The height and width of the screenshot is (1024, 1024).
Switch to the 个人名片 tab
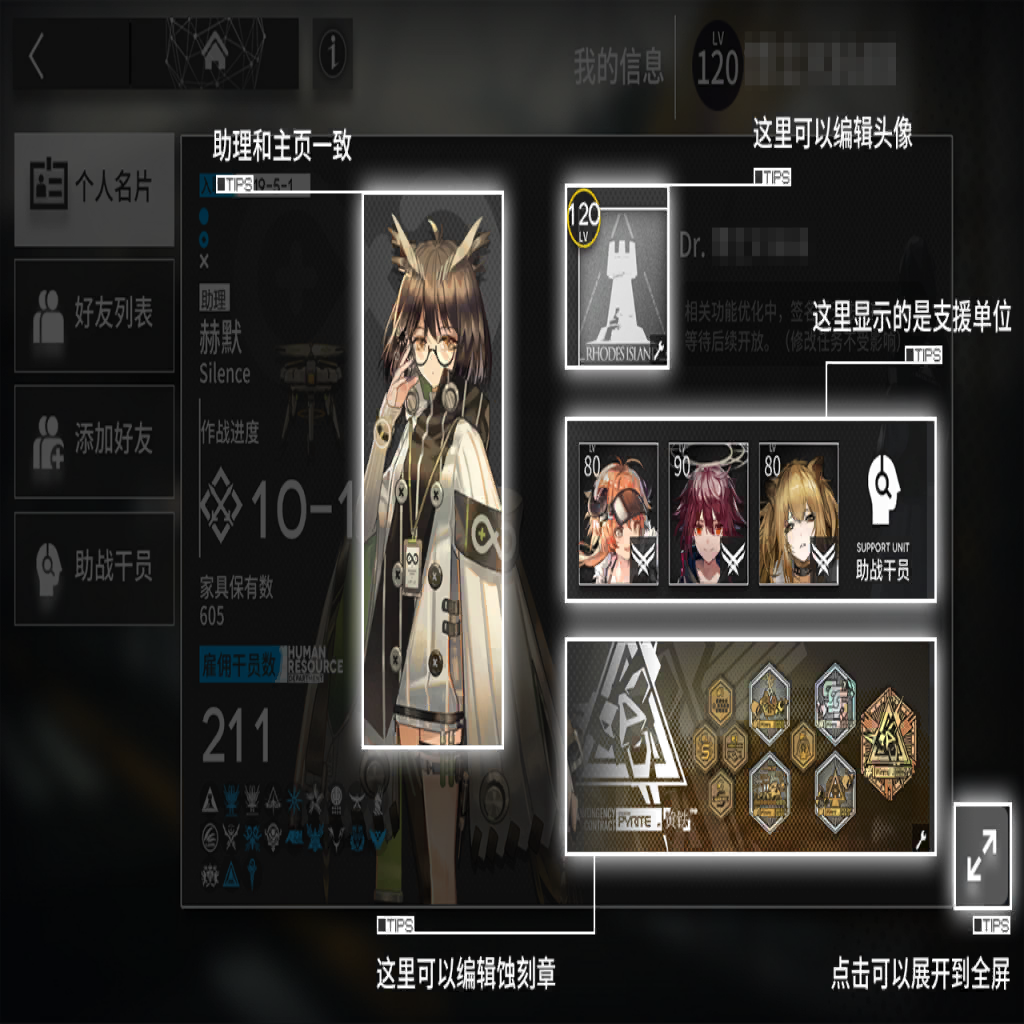pos(94,189)
